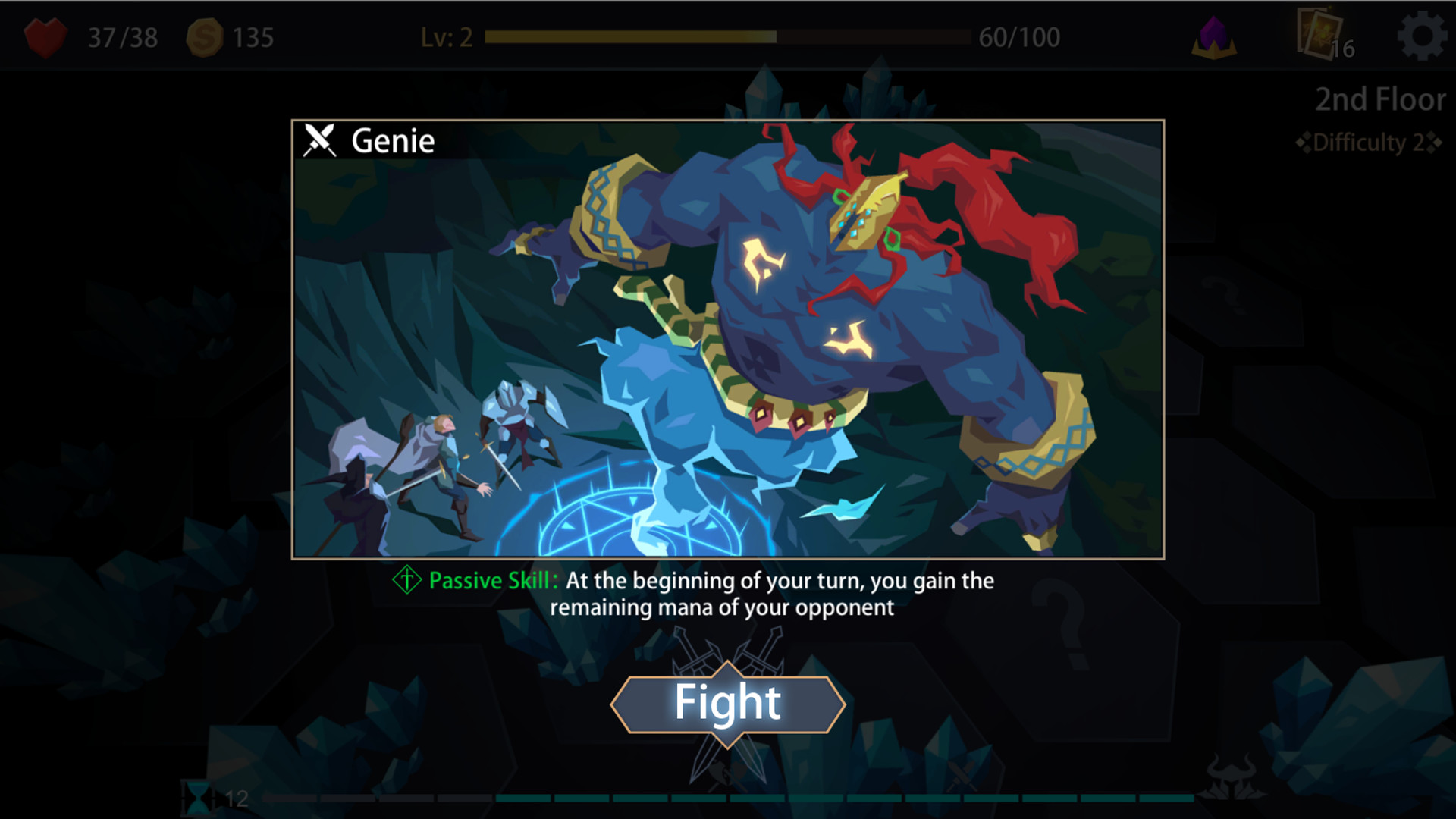
Task: Click the 12 turn counter number
Action: 235,797
